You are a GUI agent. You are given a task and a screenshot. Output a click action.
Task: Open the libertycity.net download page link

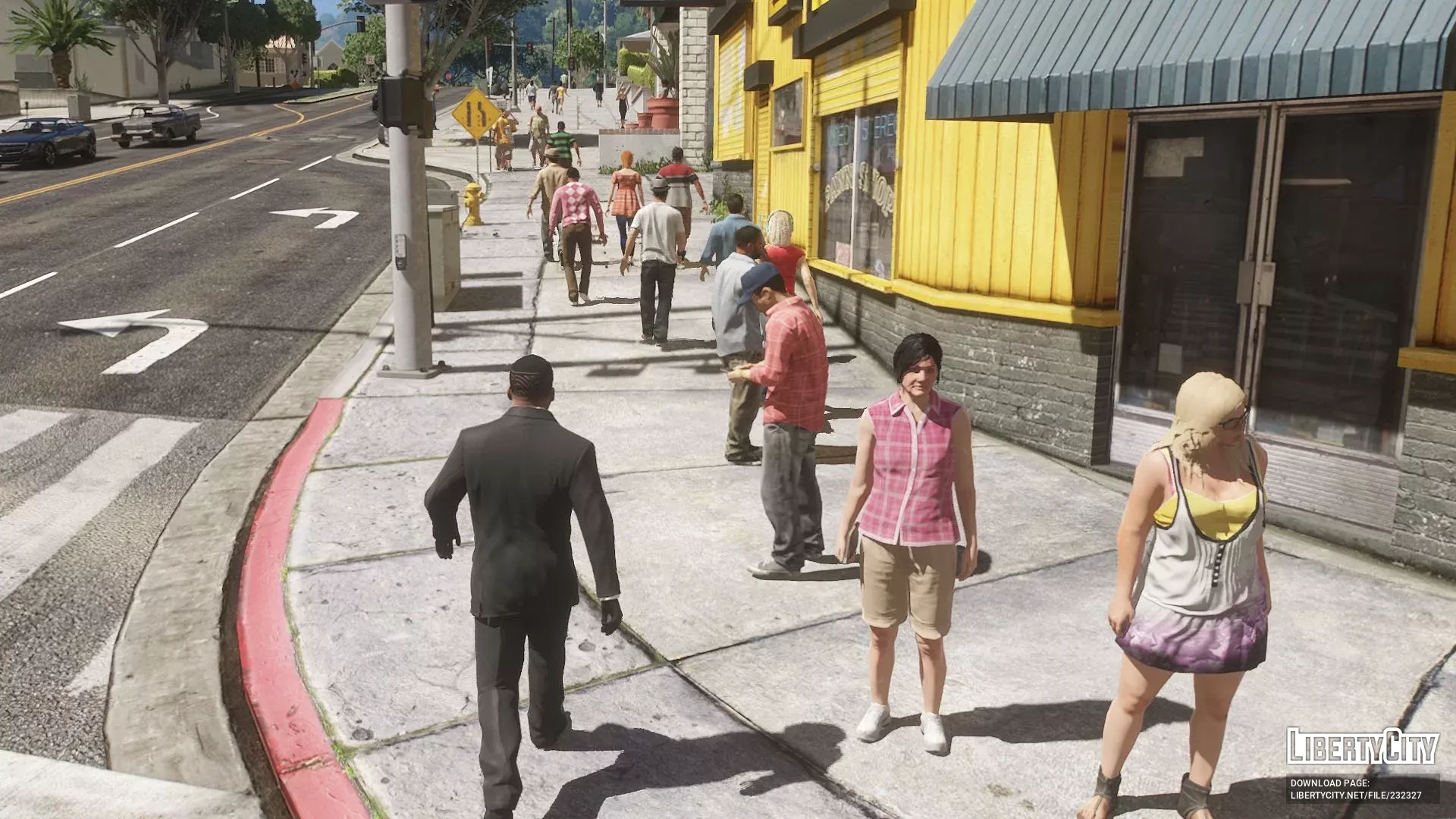click(x=1356, y=795)
